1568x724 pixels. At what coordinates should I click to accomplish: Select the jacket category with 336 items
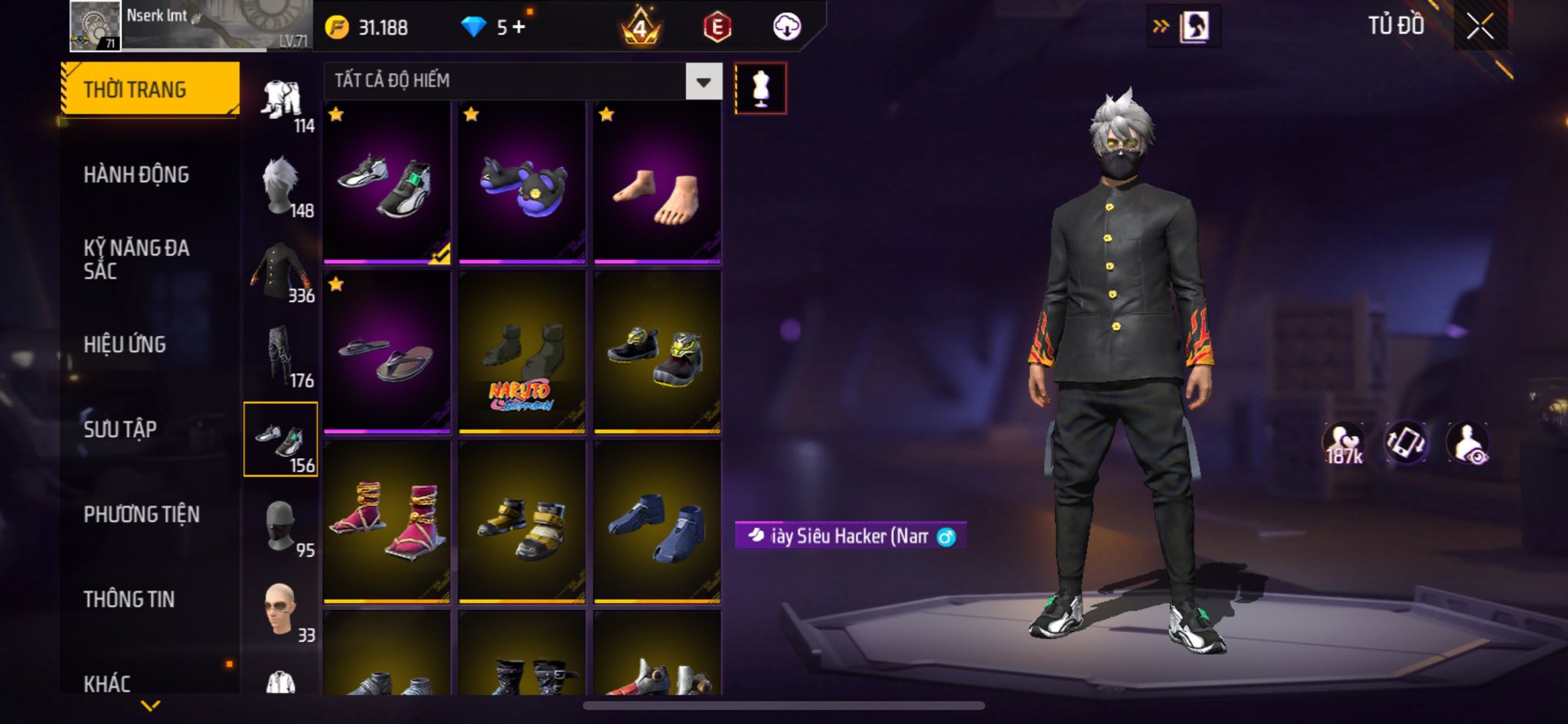282,272
